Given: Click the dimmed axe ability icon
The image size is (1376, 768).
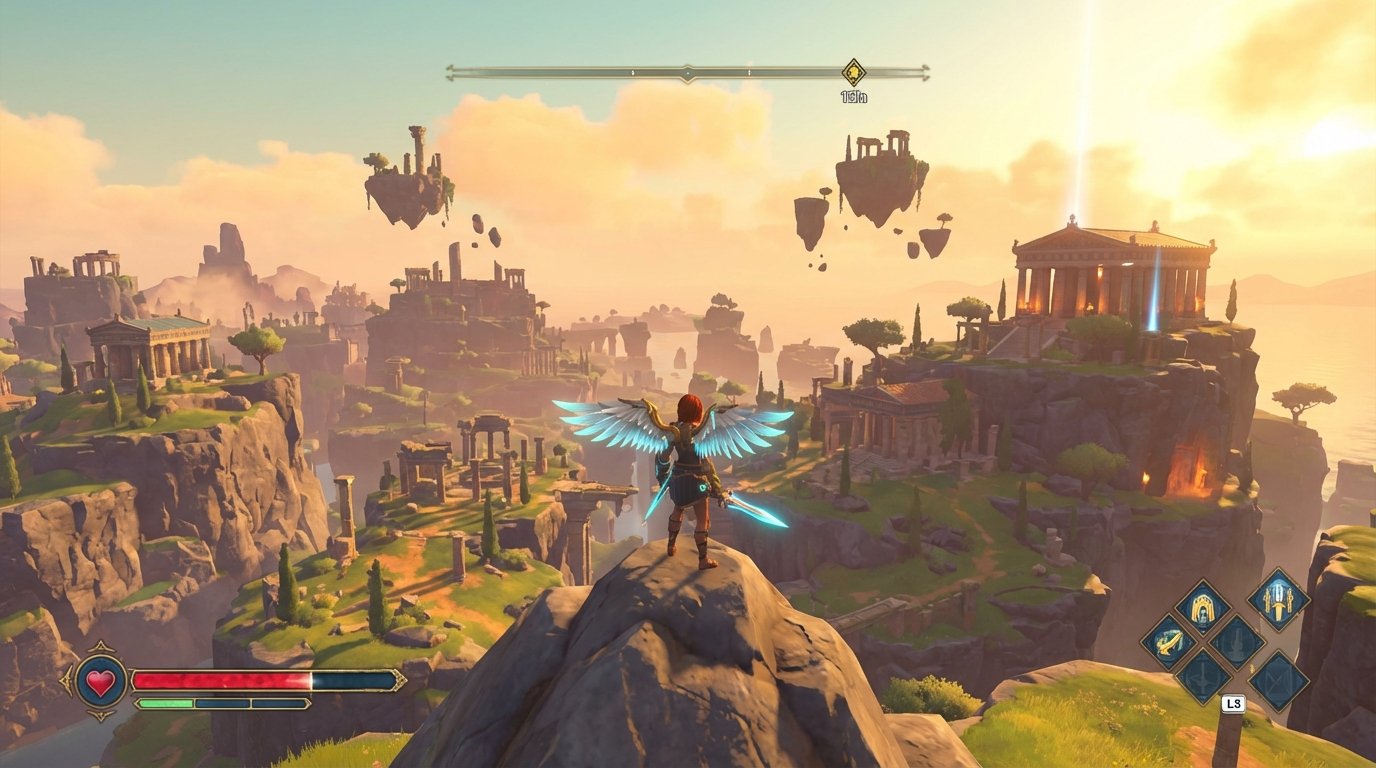Looking at the screenshot, I should (1202, 679).
